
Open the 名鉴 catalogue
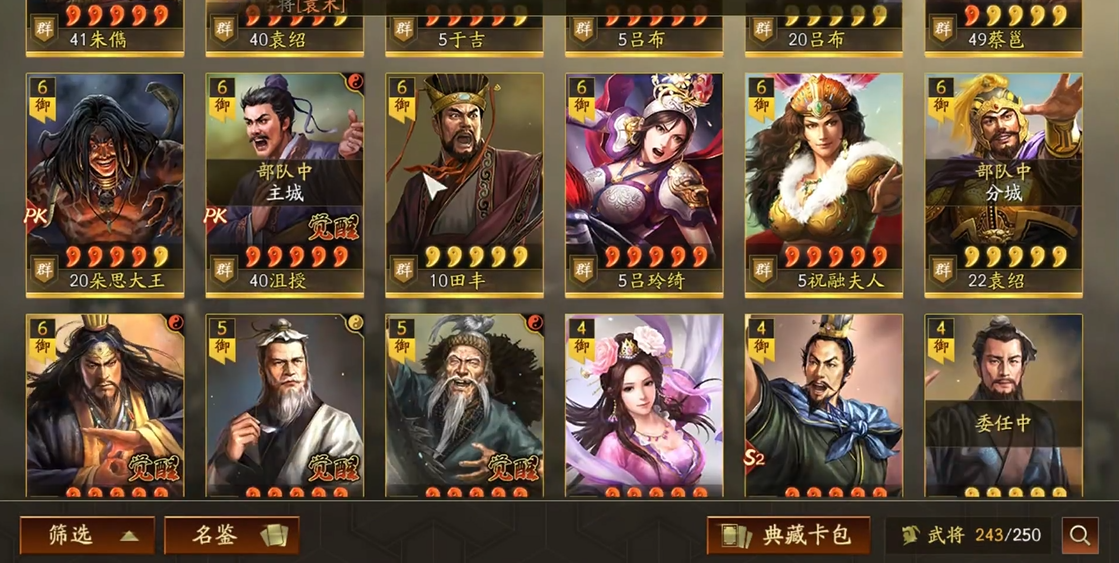tap(231, 535)
